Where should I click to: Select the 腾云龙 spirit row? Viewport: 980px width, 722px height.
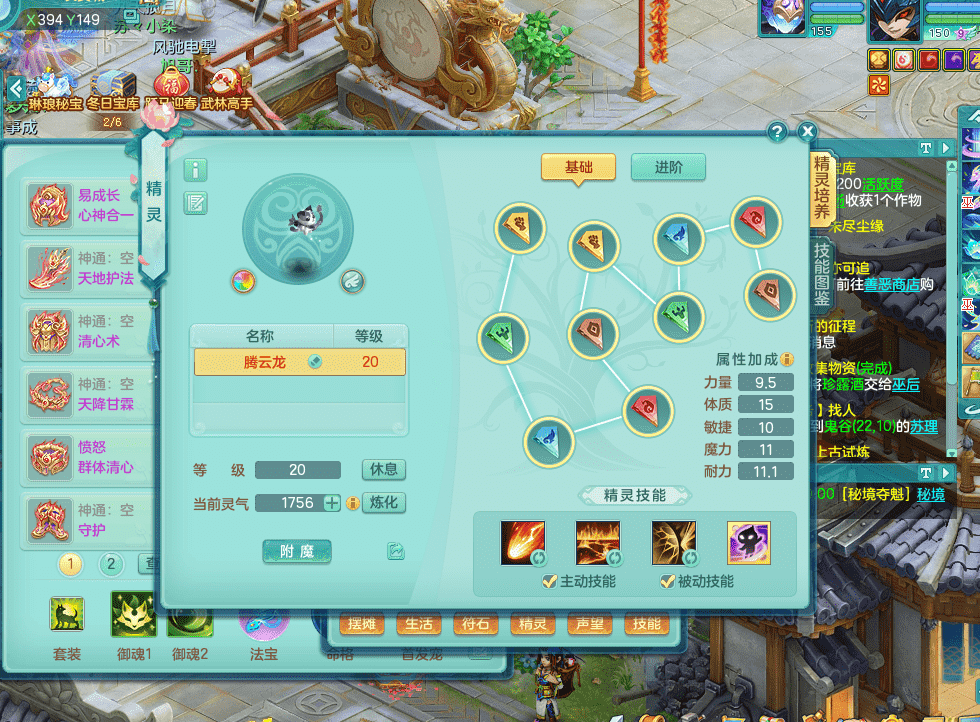pos(298,362)
